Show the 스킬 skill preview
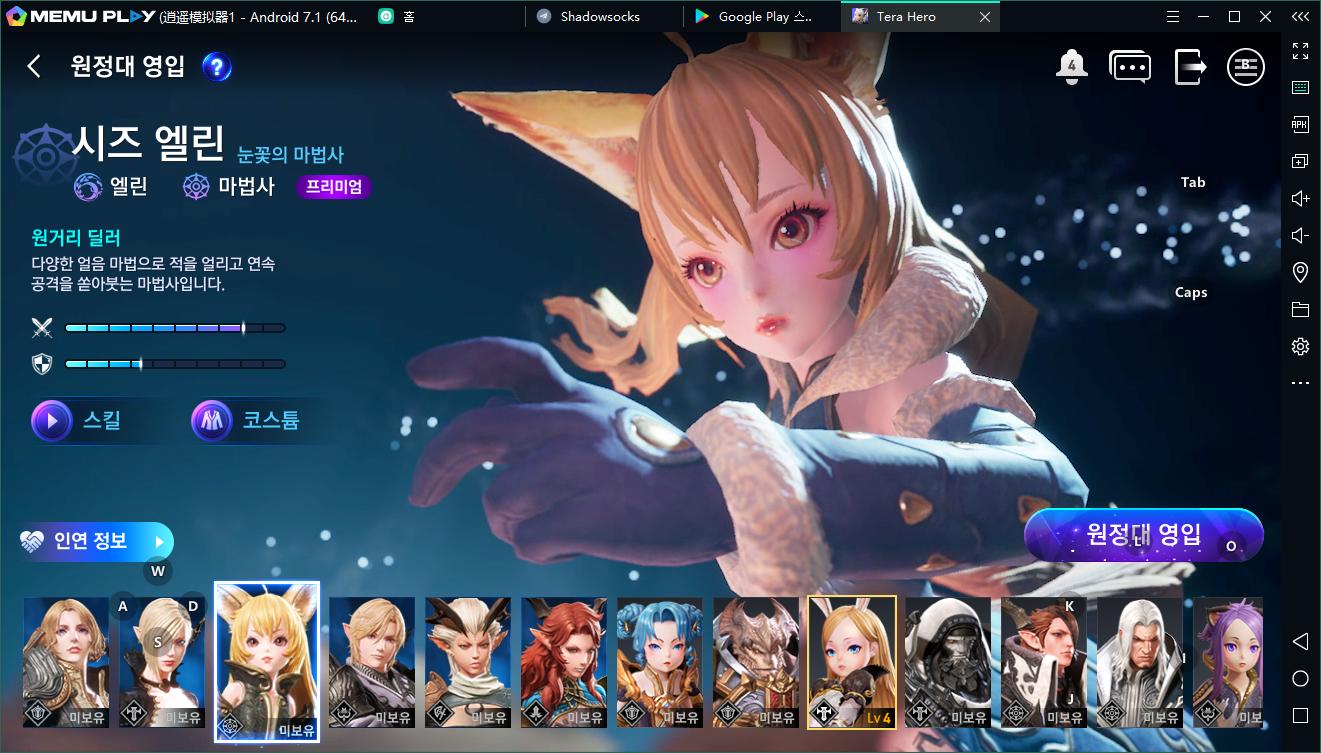Image resolution: width=1321 pixels, height=753 pixels. tap(78, 421)
